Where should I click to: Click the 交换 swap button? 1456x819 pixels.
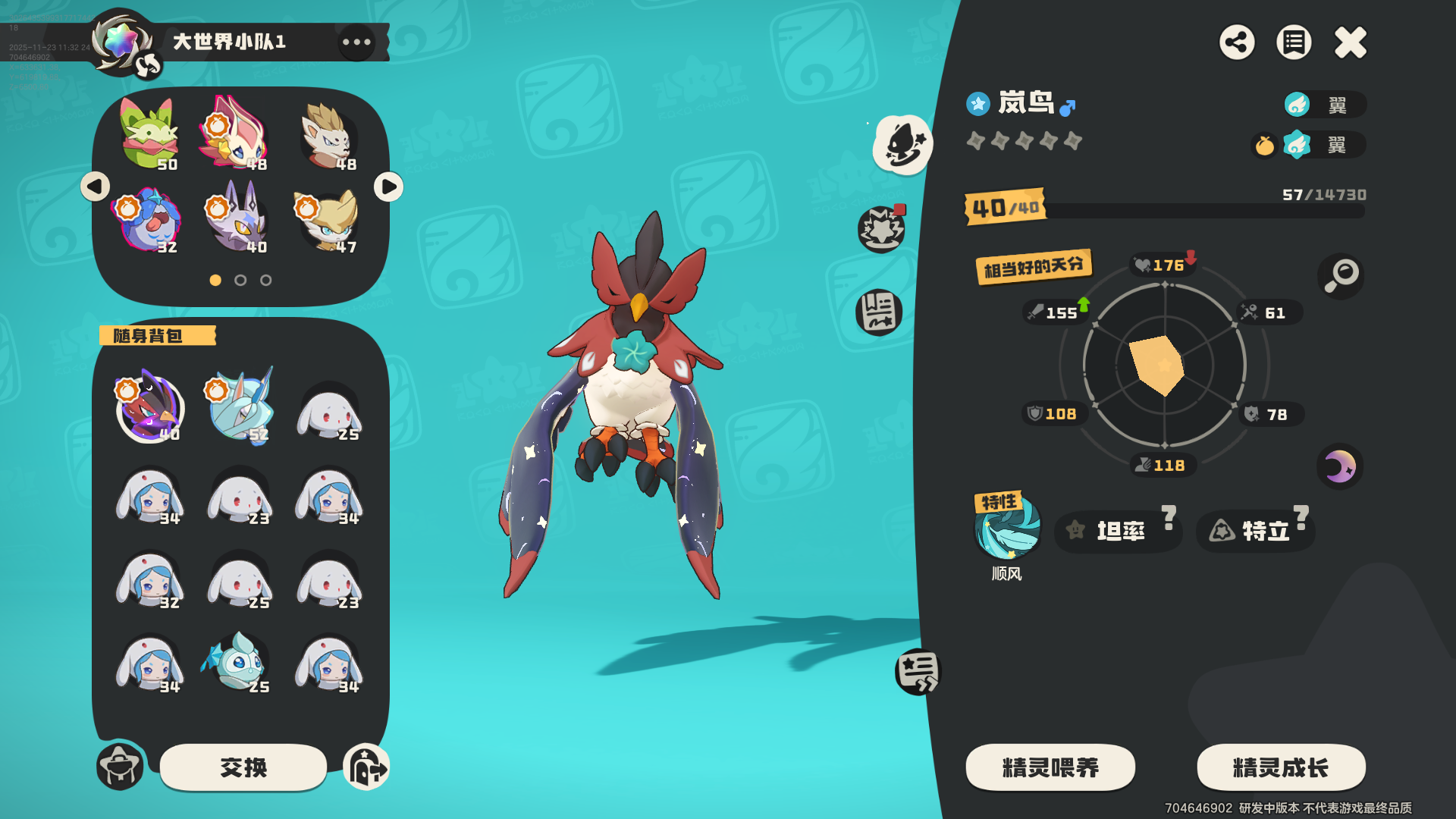pos(243,767)
